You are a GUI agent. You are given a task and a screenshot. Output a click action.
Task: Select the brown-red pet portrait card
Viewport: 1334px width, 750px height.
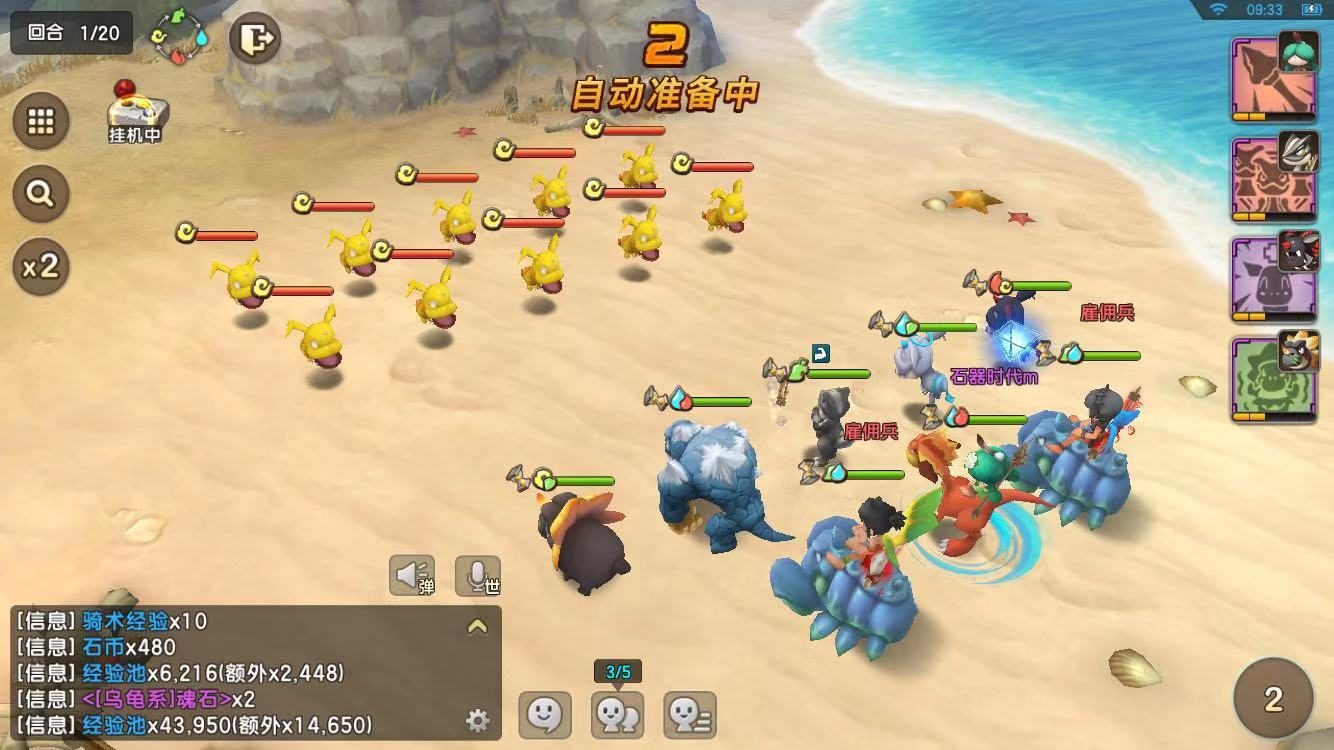tap(1273, 179)
